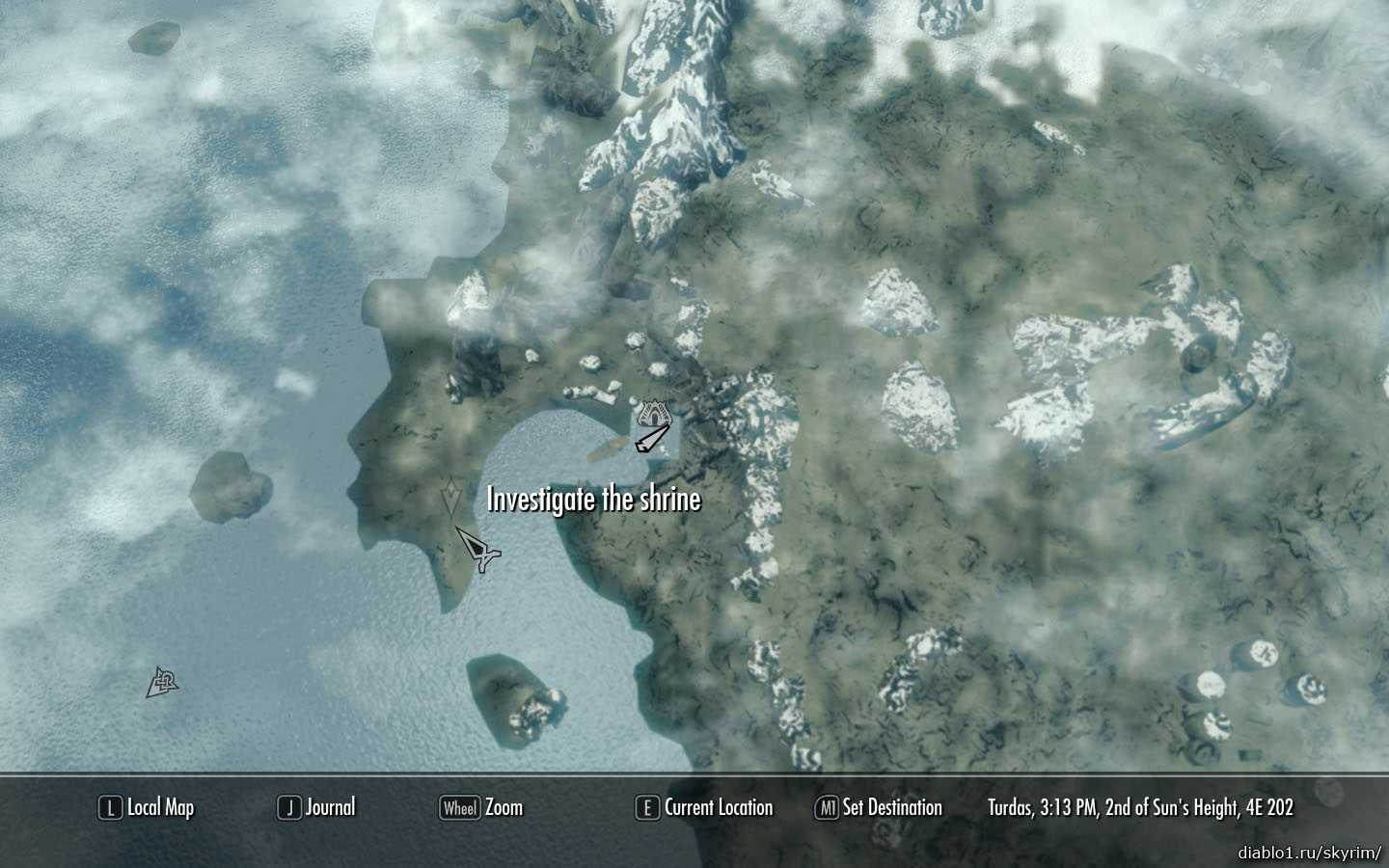Center map on Current Location
Image resolution: width=1389 pixels, height=868 pixels.
coord(704,808)
